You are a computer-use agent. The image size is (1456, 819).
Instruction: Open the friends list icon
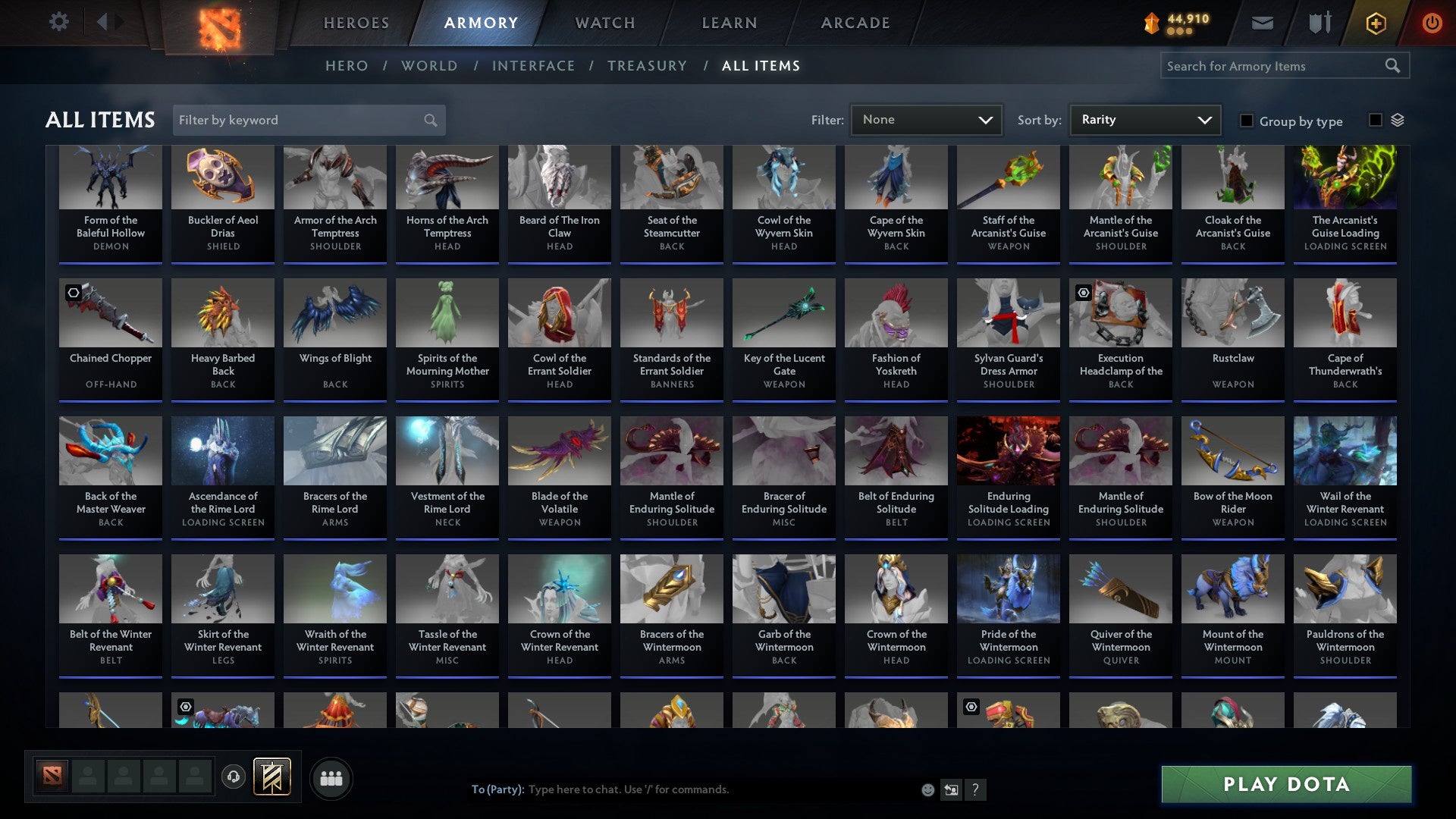tap(331, 777)
